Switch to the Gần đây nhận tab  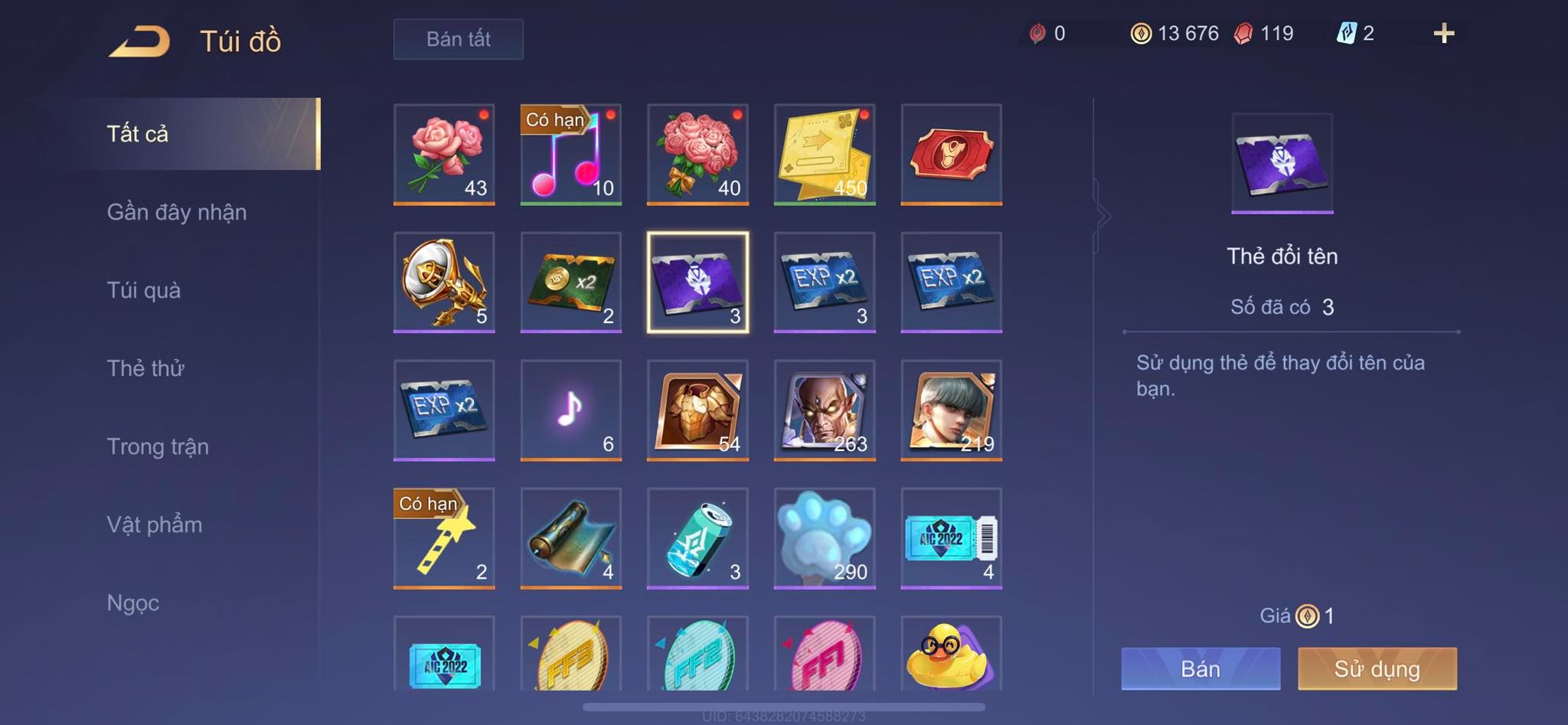[x=177, y=212]
